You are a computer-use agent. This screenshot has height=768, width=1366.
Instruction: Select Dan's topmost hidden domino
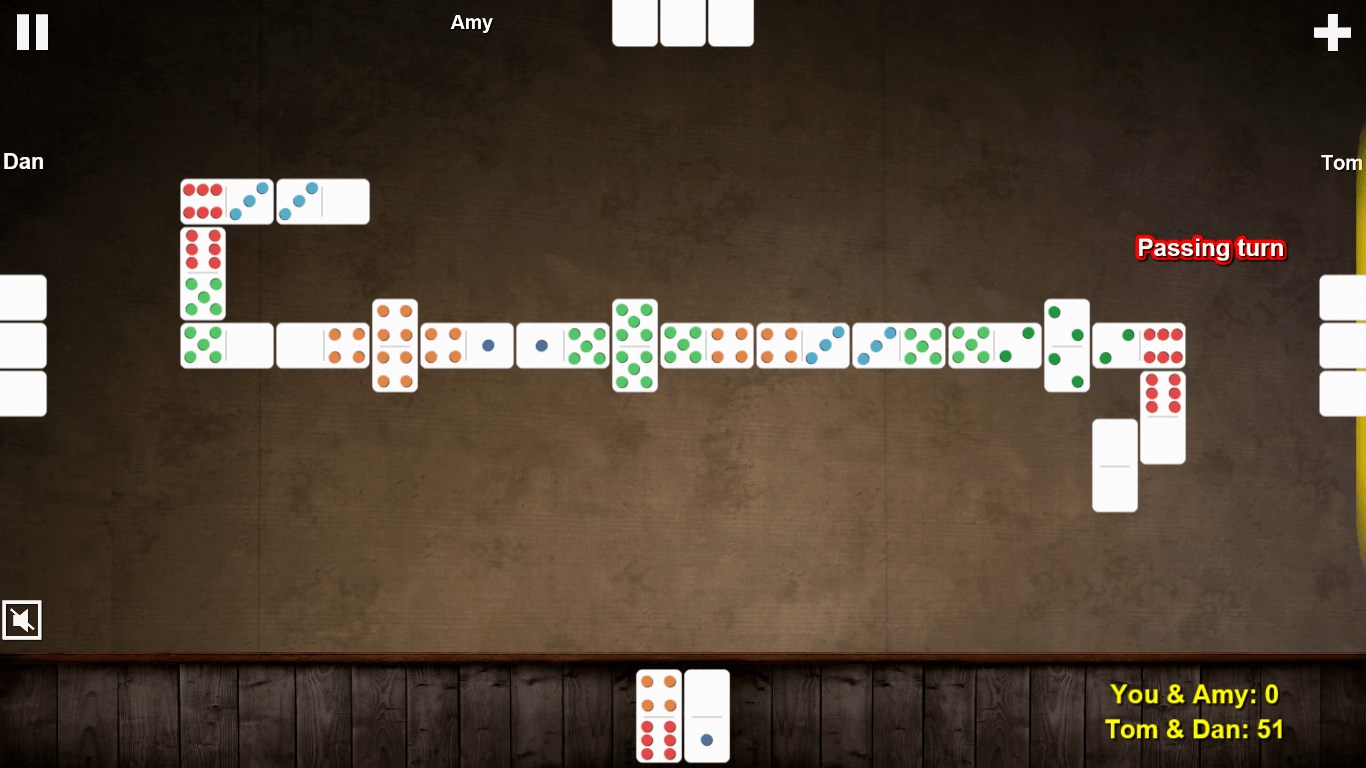20,296
